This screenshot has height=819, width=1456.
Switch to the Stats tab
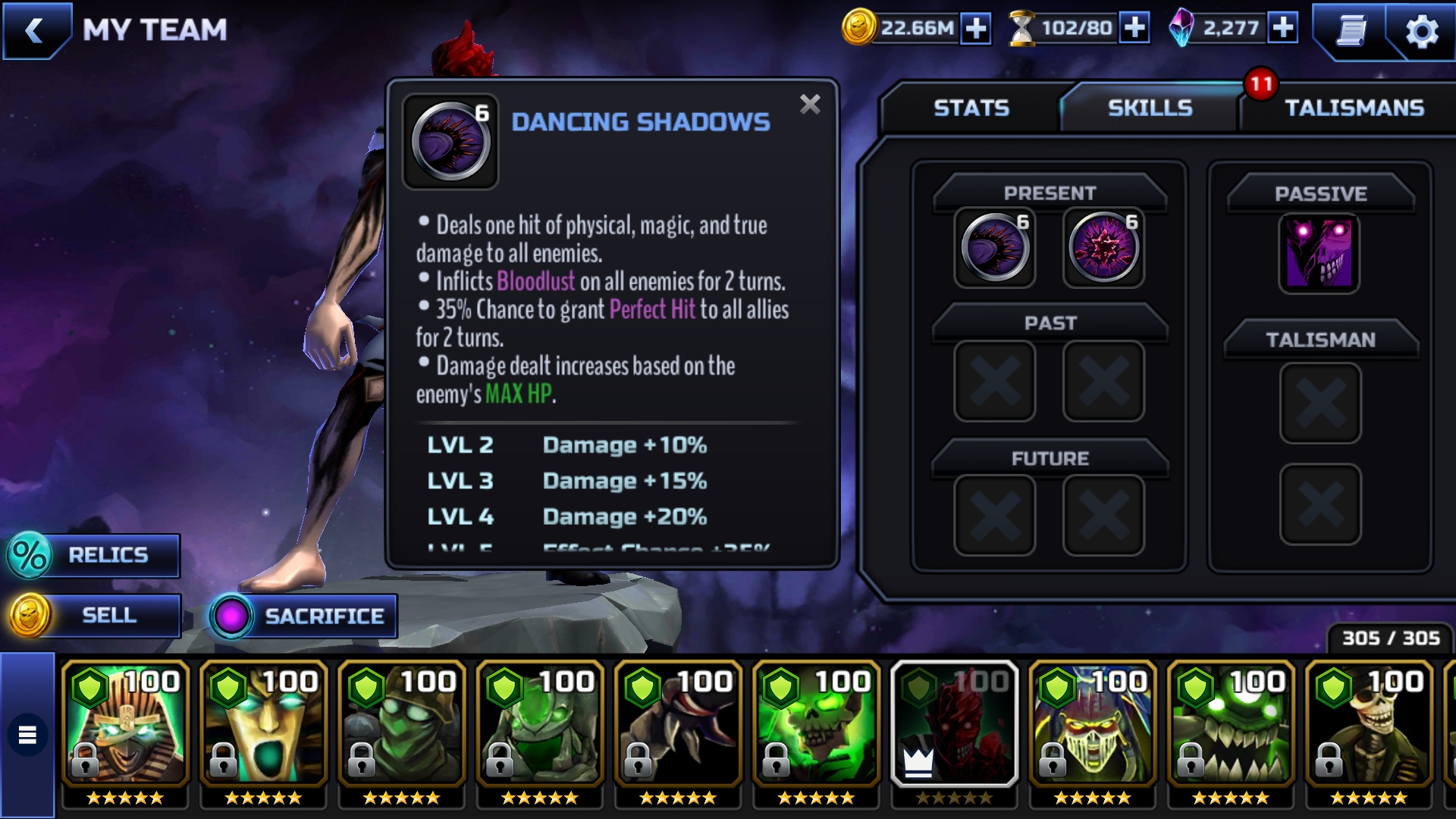(x=971, y=108)
